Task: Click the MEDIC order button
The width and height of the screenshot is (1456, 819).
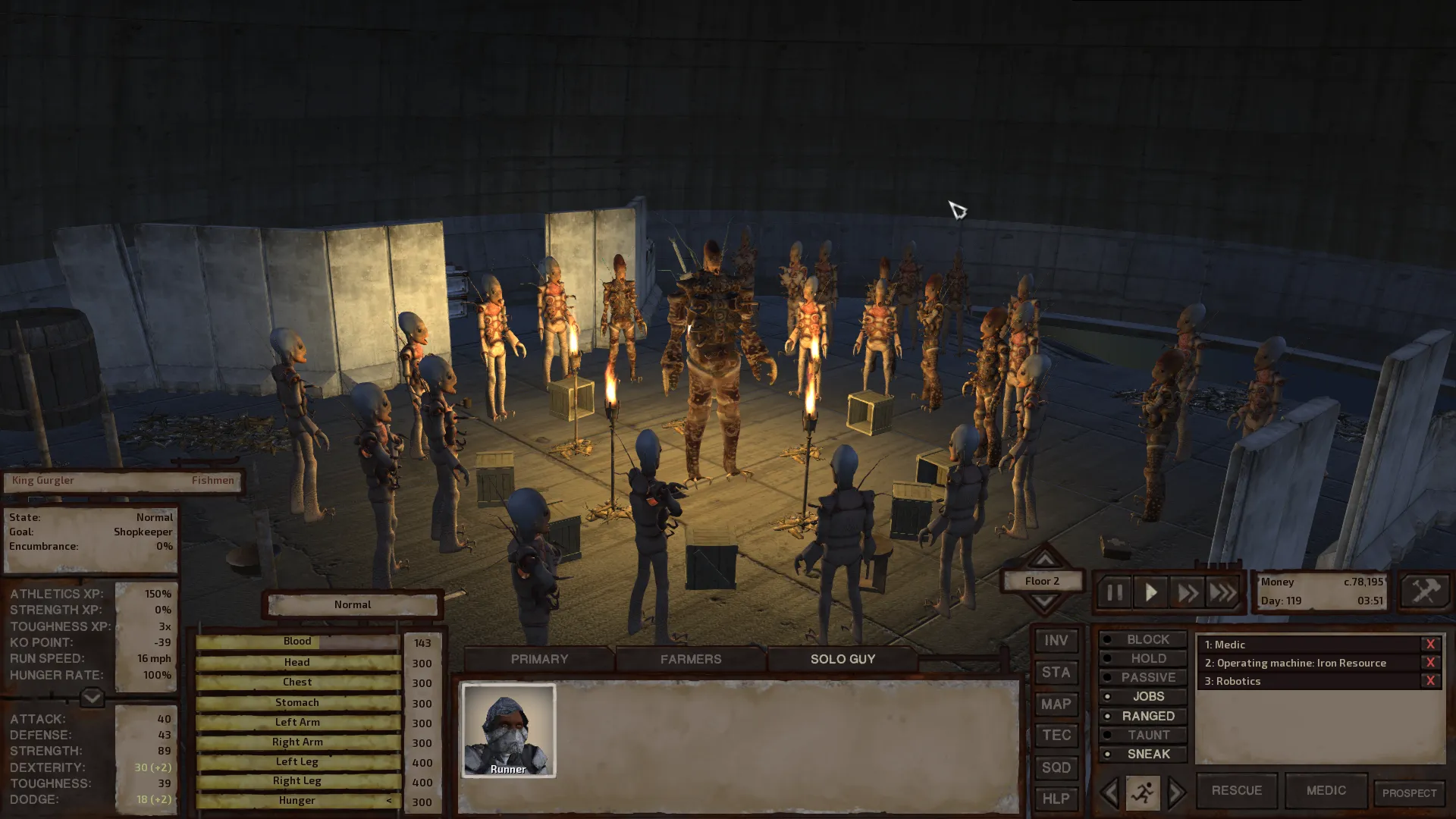Action: [x=1326, y=790]
